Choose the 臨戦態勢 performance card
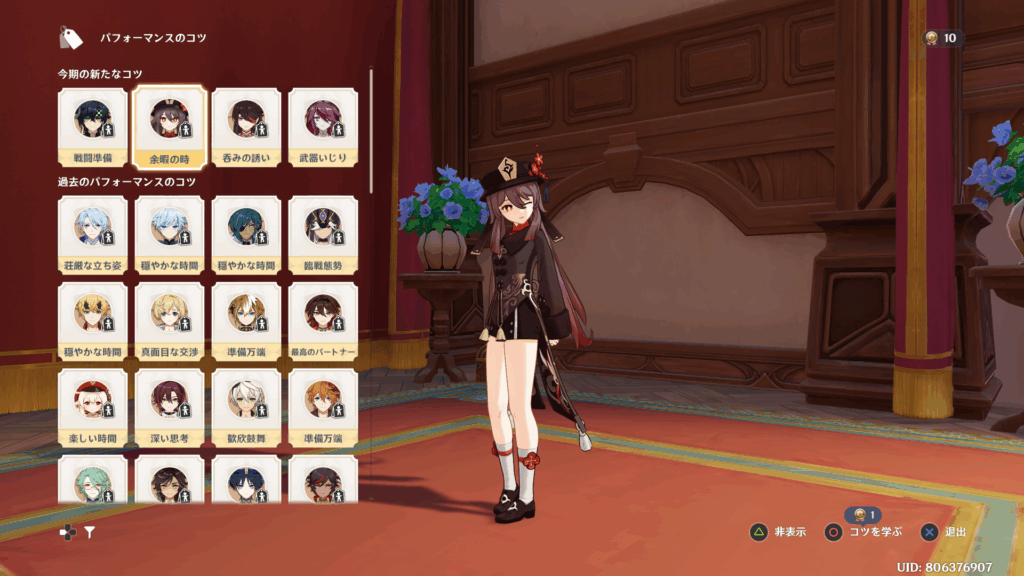Screen dimensions: 1024x576 pos(323,235)
